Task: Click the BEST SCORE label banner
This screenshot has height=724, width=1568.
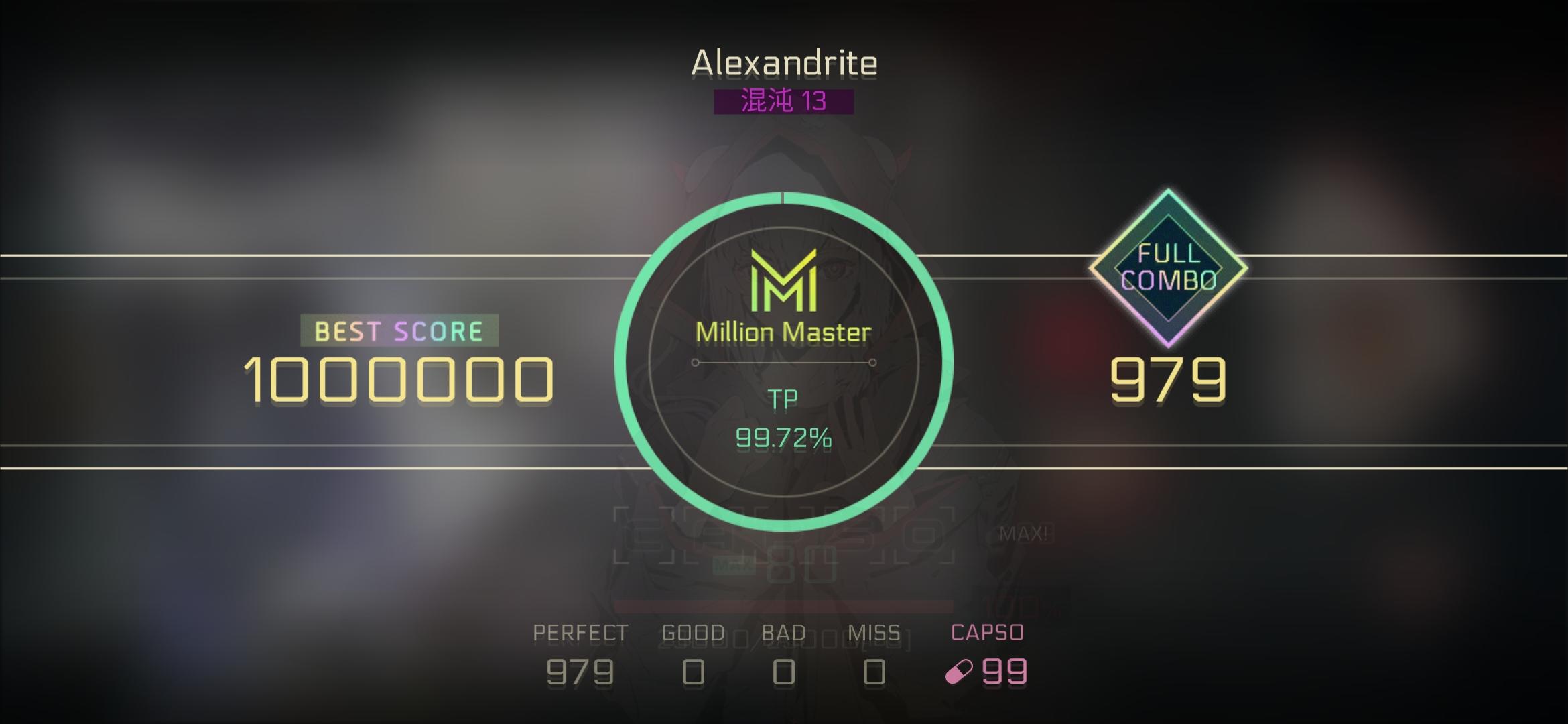Action: point(400,330)
